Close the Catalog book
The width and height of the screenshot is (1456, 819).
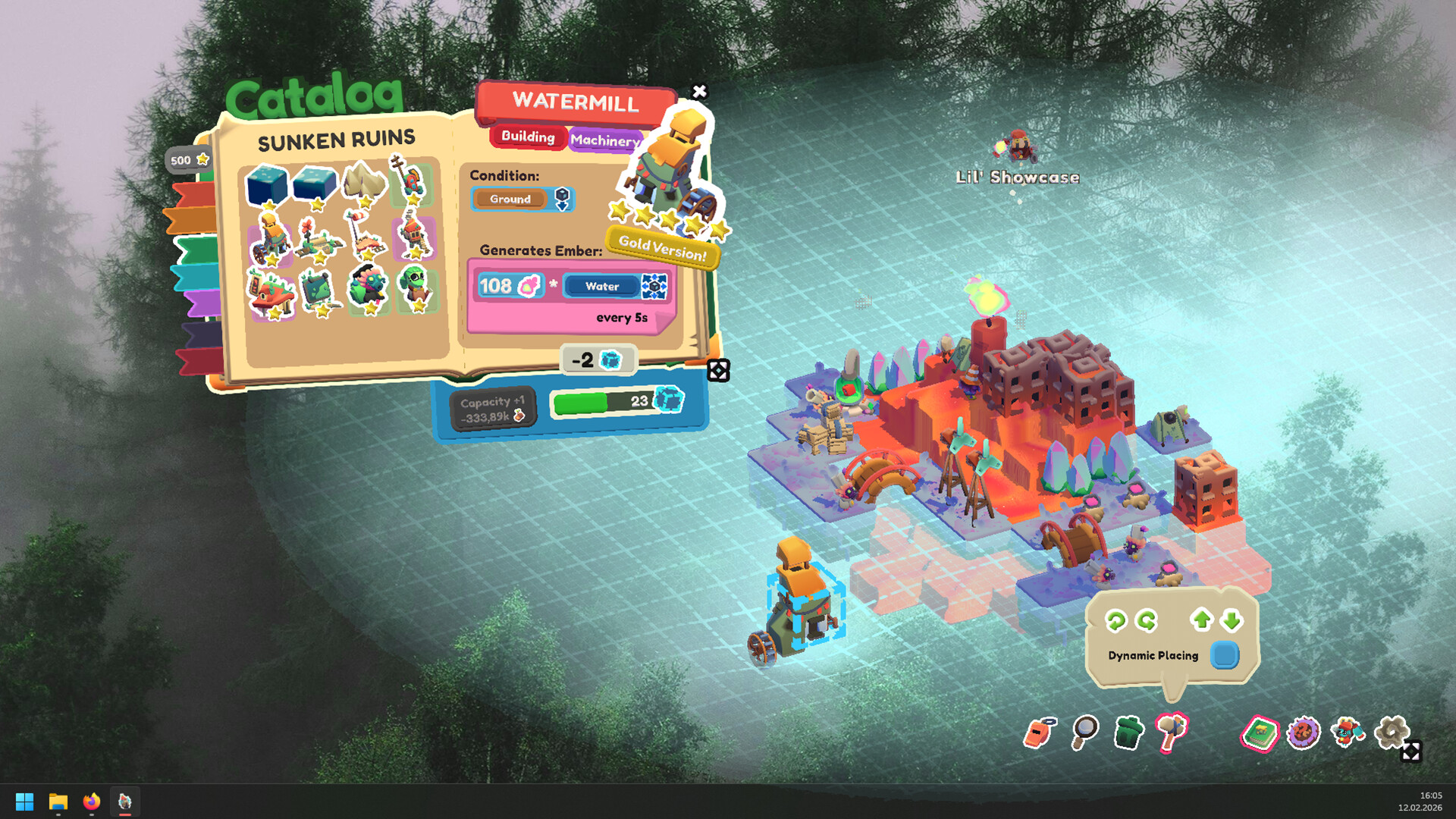tap(699, 92)
